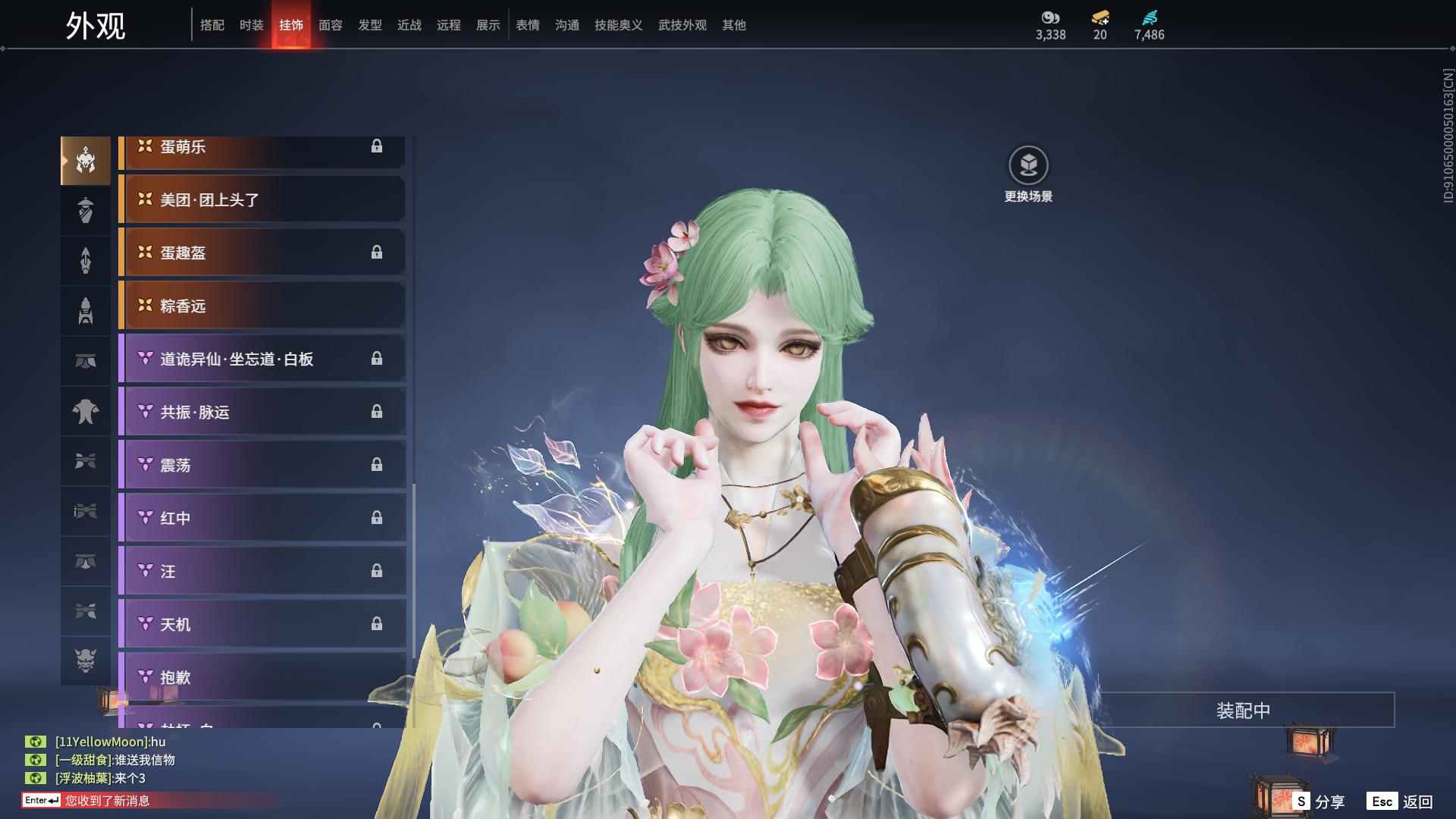Viewport: 1456px width, 819px height.
Task: Go to the 发型 tab
Action: pos(370,25)
